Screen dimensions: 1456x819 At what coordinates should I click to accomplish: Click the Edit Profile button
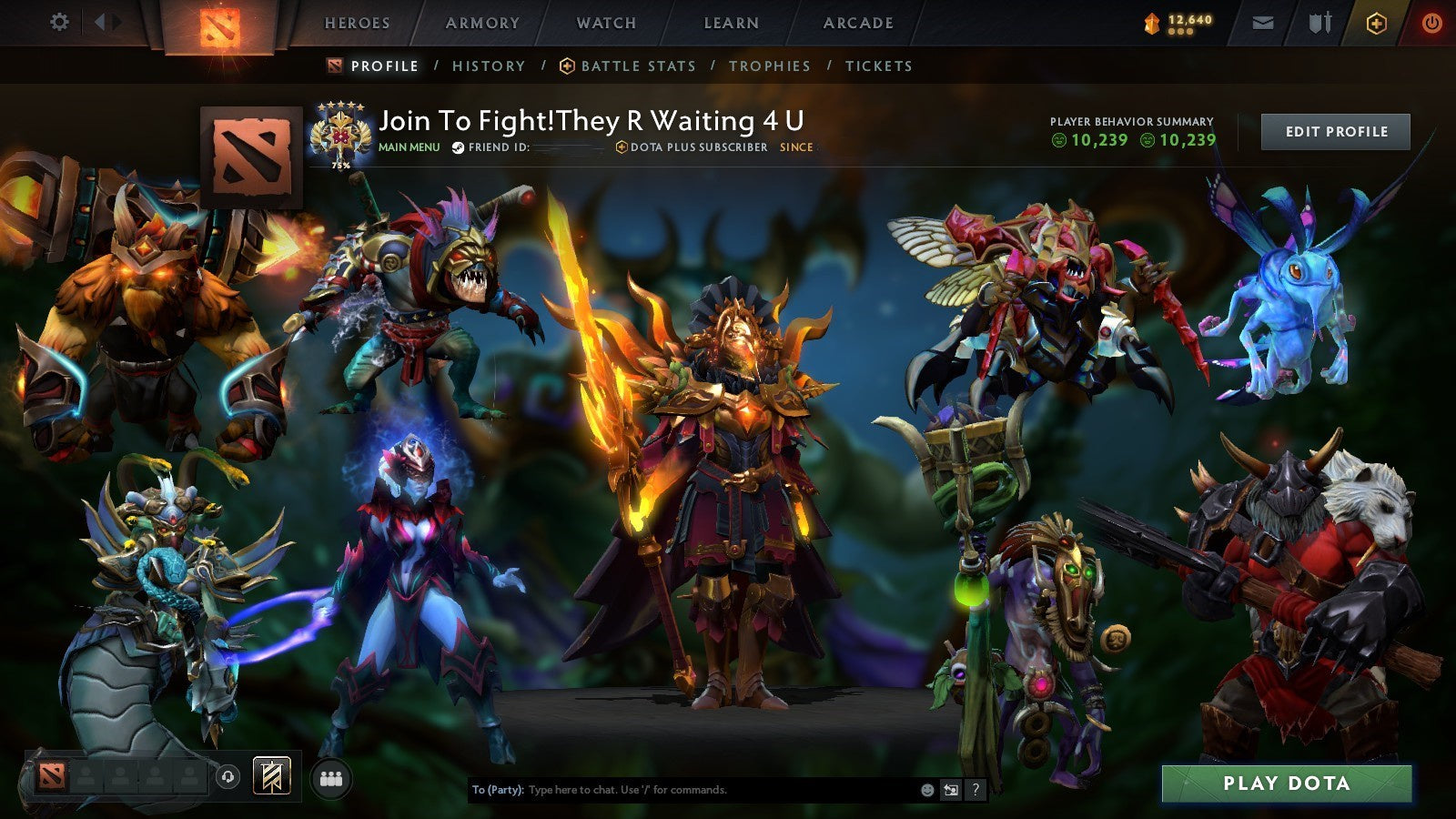tap(1335, 131)
